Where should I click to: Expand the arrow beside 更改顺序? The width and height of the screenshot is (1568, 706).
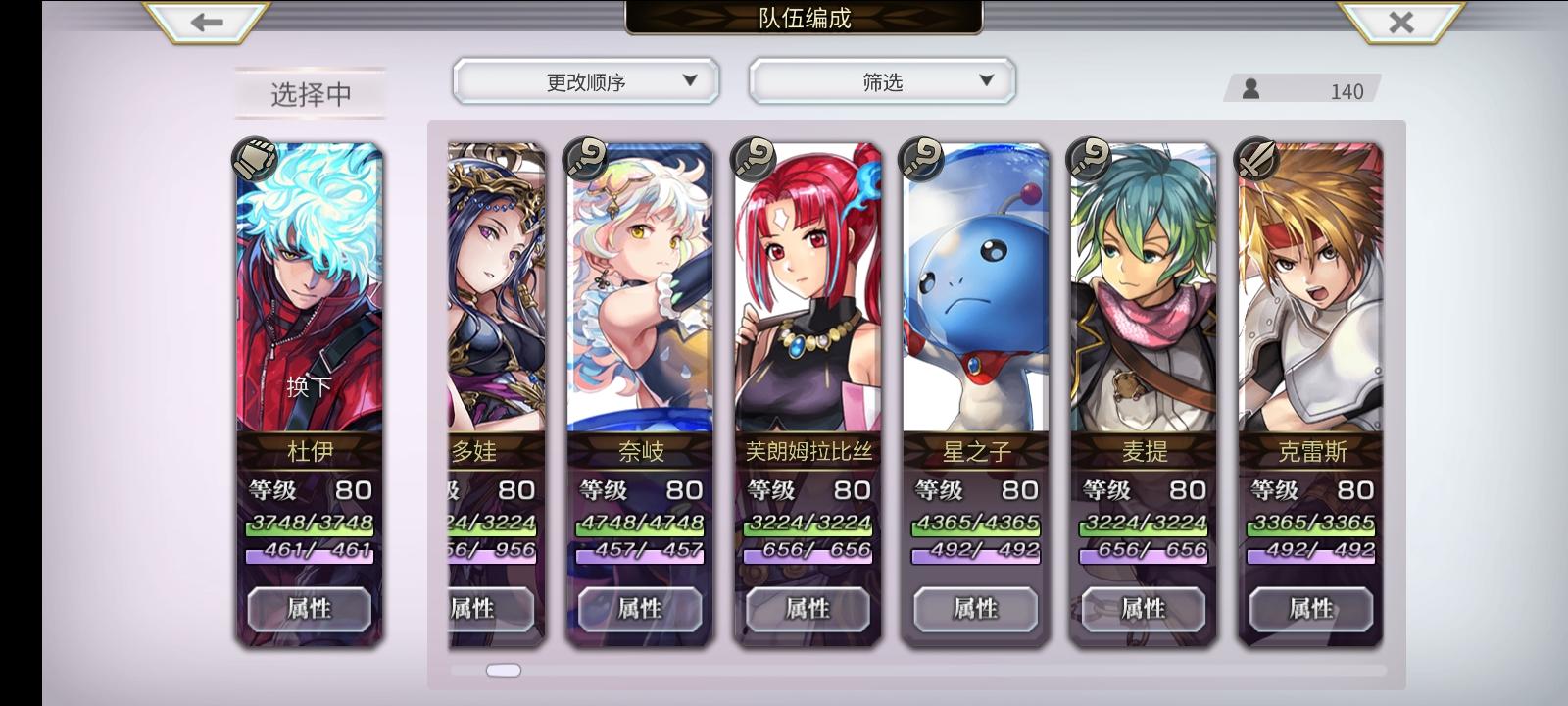point(692,82)
